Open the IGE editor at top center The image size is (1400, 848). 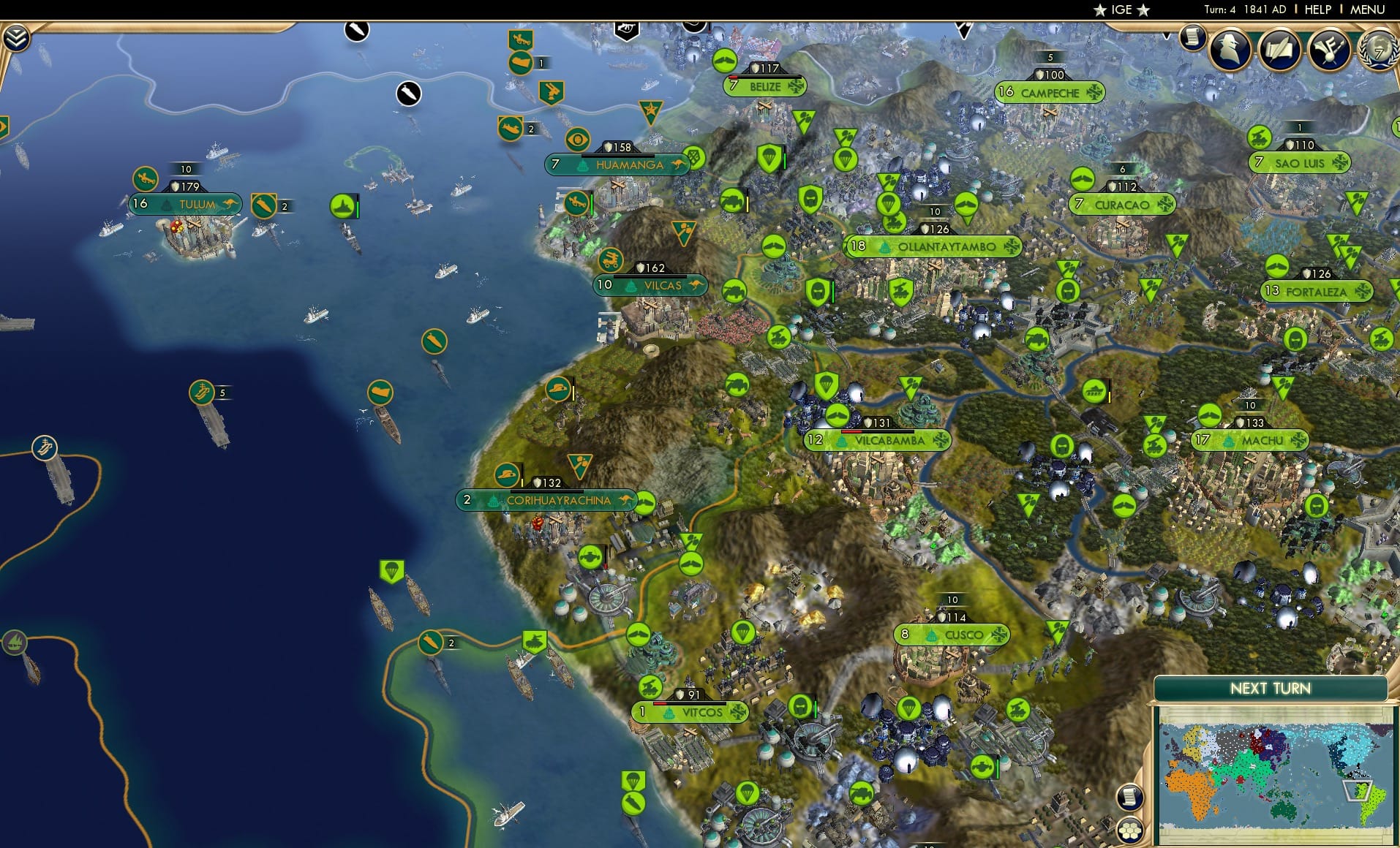1121,10
